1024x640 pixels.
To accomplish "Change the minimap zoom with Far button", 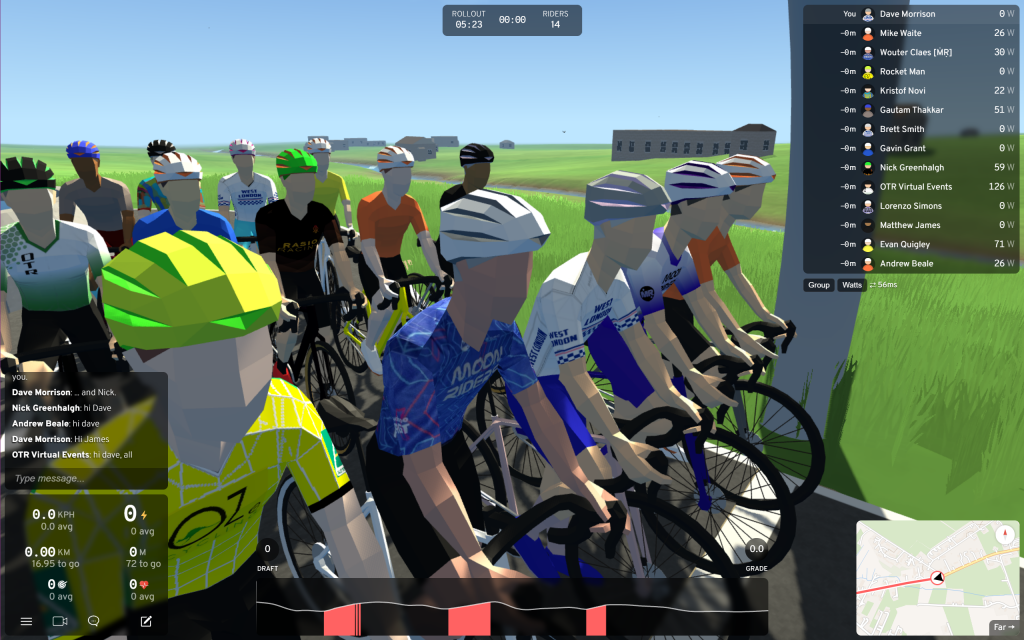I will pyautogui.click(x=1001, y=628).
